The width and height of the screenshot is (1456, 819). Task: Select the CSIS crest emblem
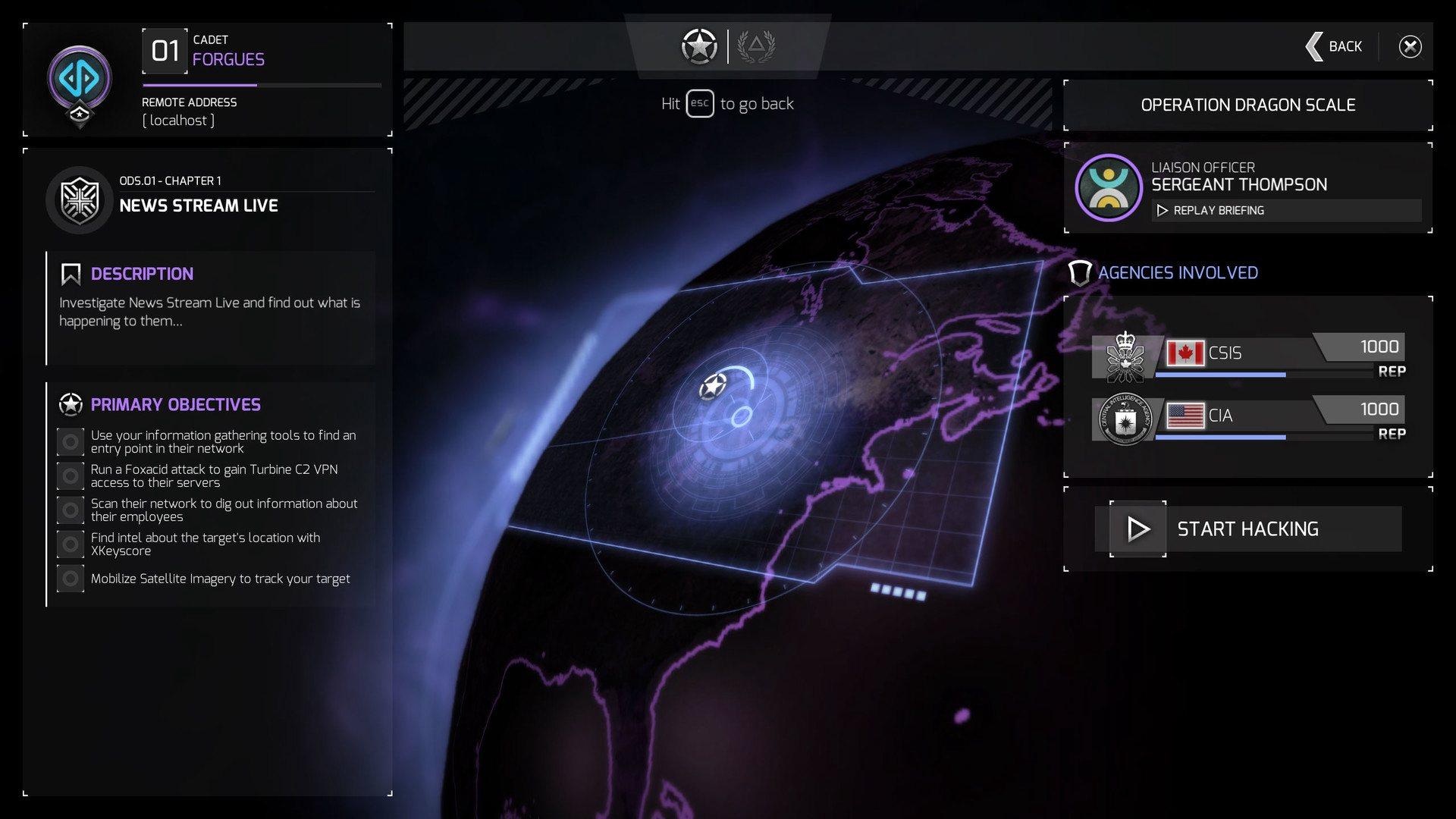[1125, 356]
